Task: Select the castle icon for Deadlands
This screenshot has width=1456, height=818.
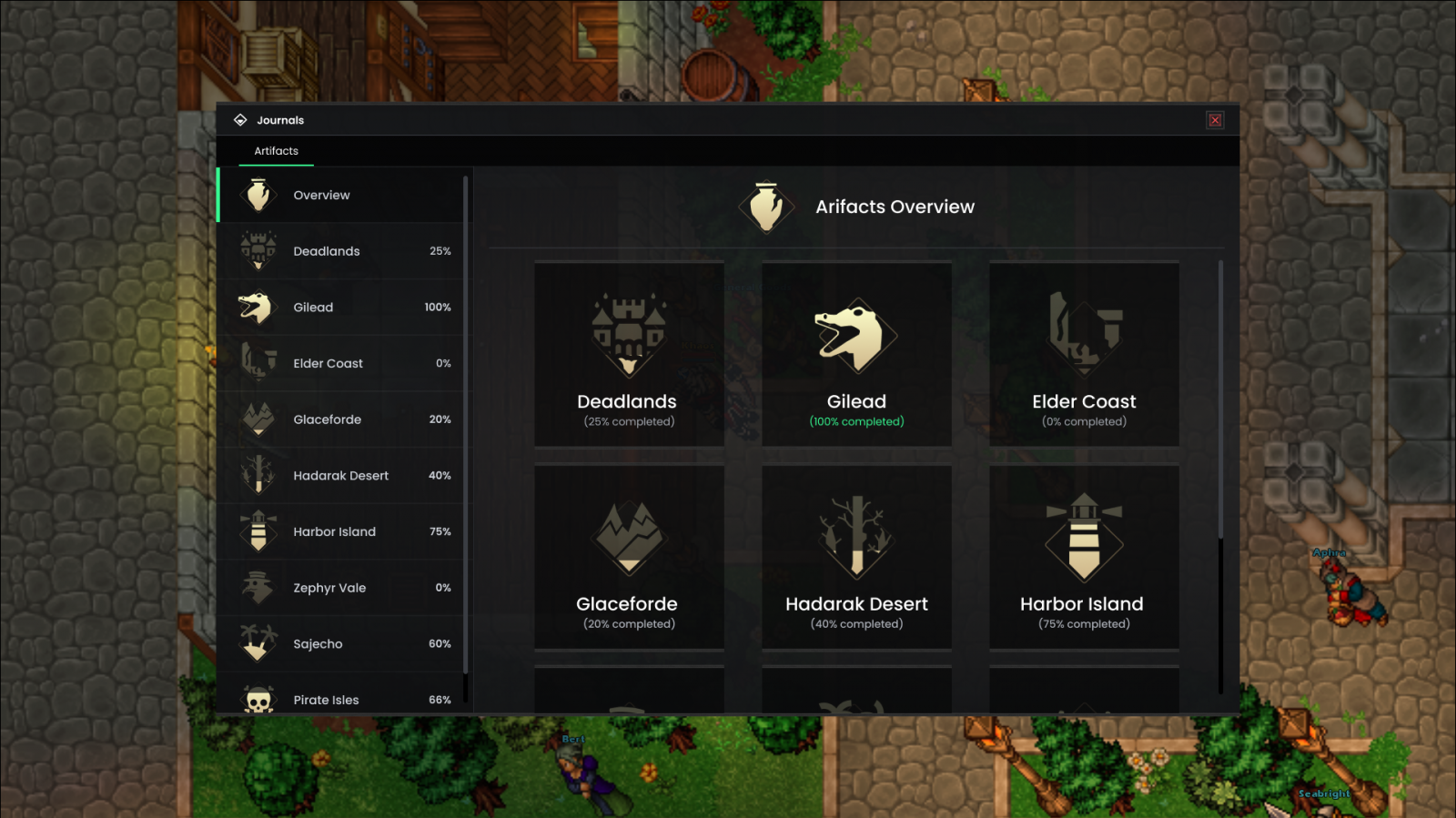Action: click(258, 250)
